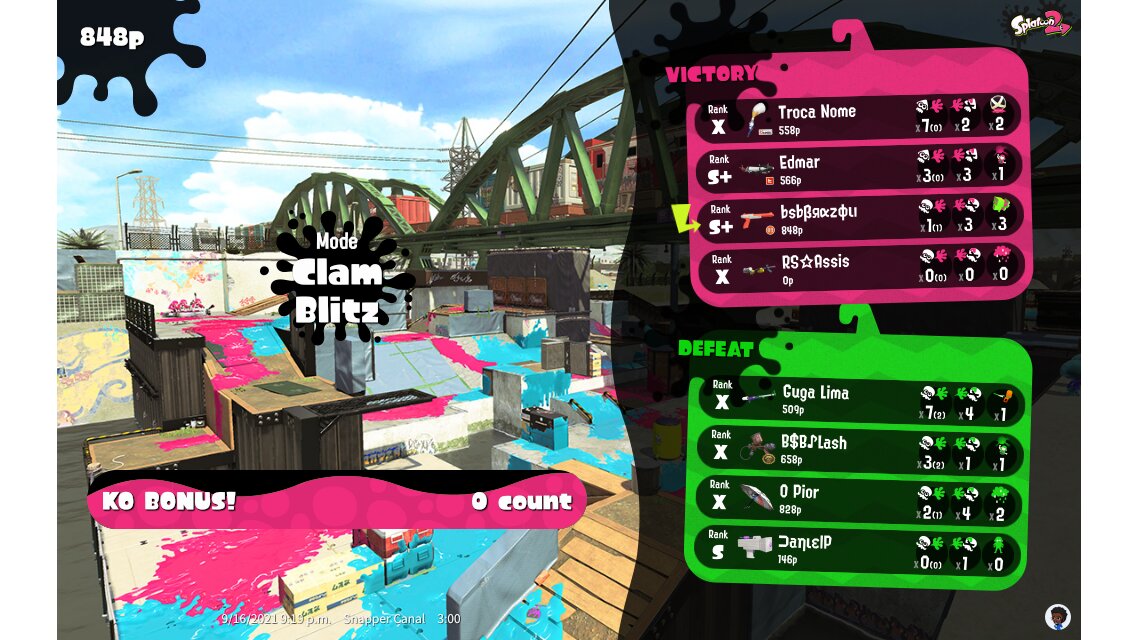This screenshot has width=1138, height=640.
Task: Select Guga Lima's row in the Defeat team
Action: pos(858,399)
